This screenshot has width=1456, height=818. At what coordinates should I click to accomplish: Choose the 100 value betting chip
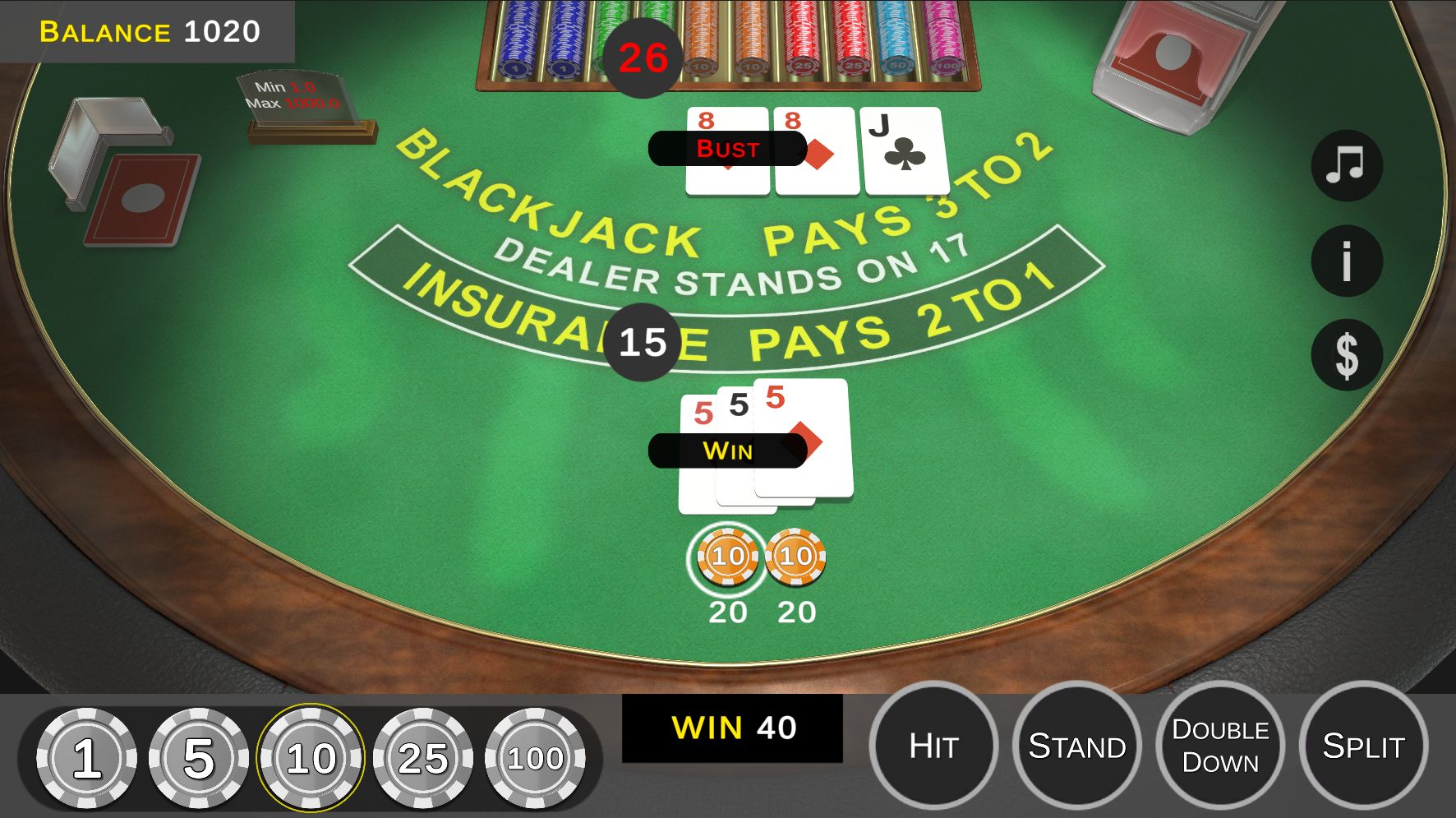(535, 758)
